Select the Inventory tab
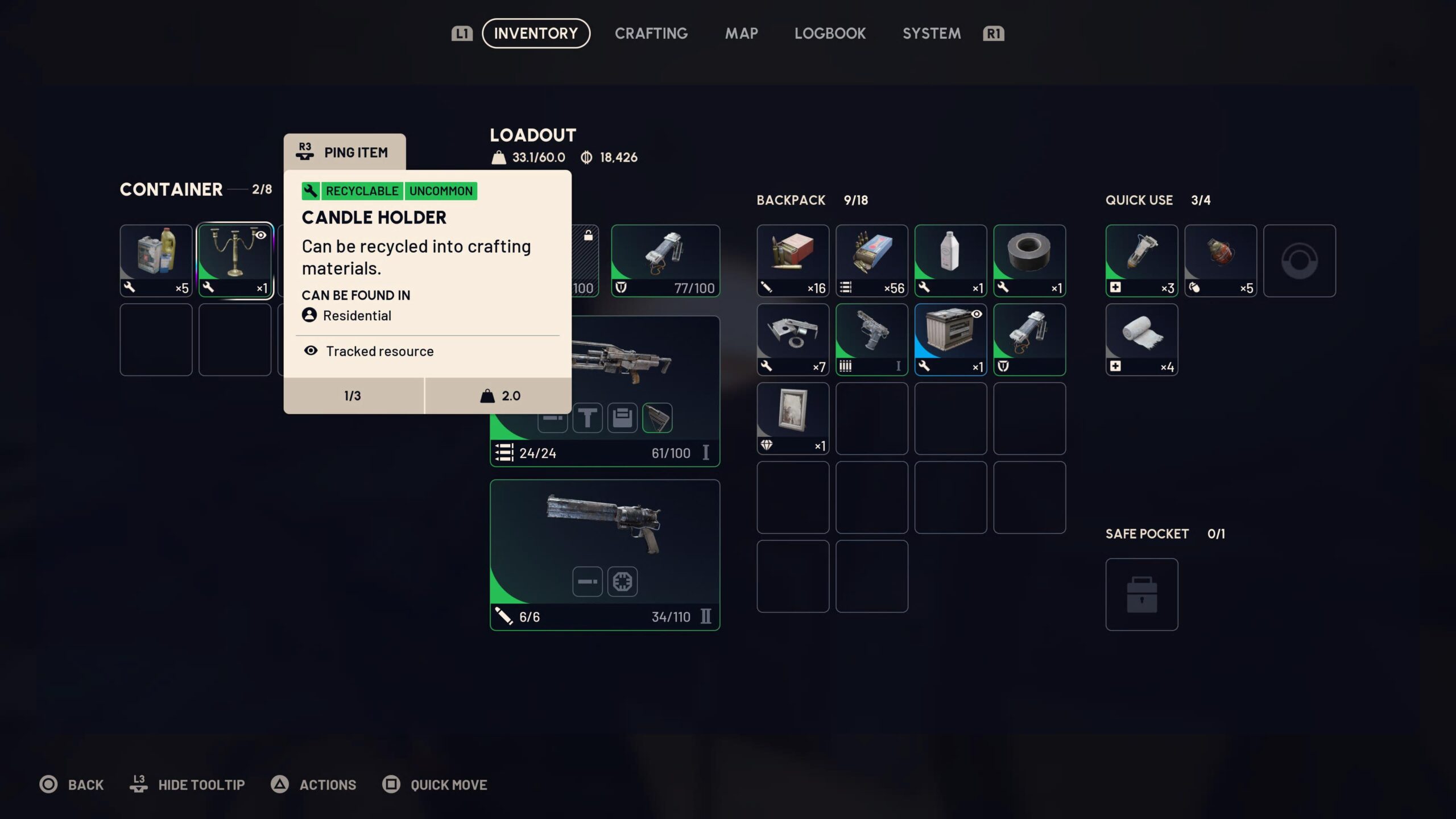This screenshot has height=819, width=1456. 536,34
